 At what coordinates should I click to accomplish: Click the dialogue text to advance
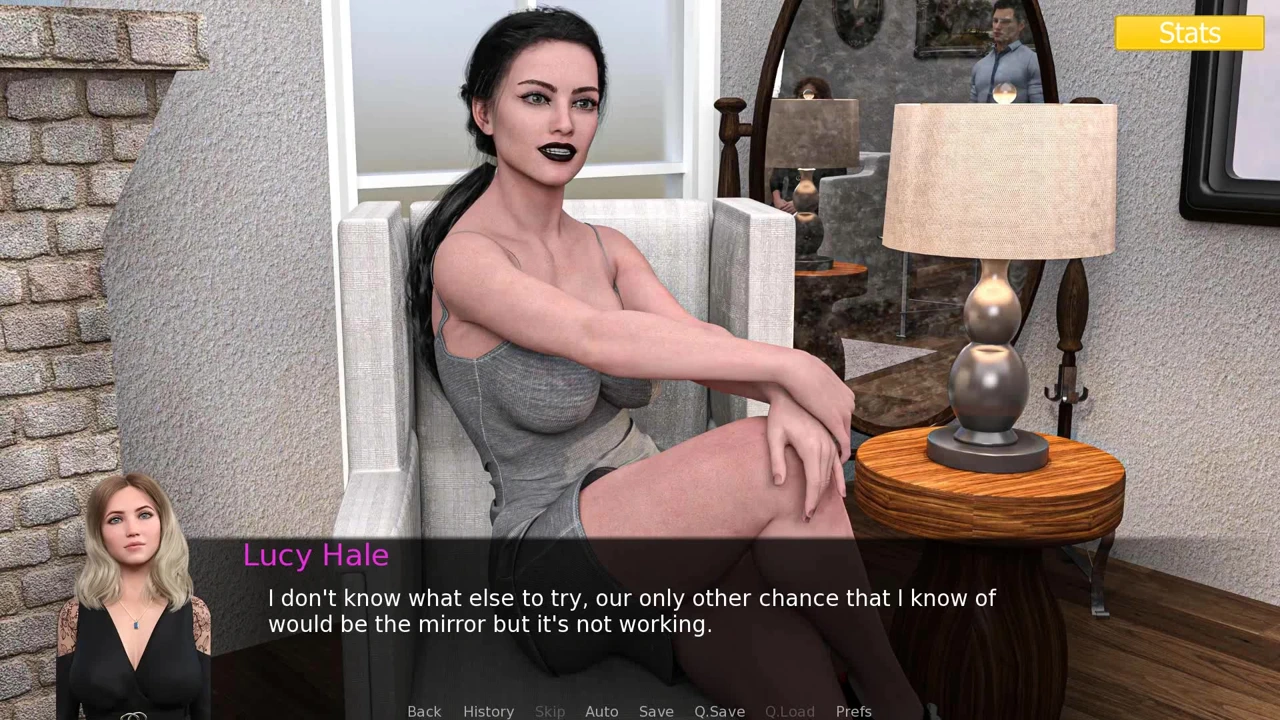tap(632, 610)
